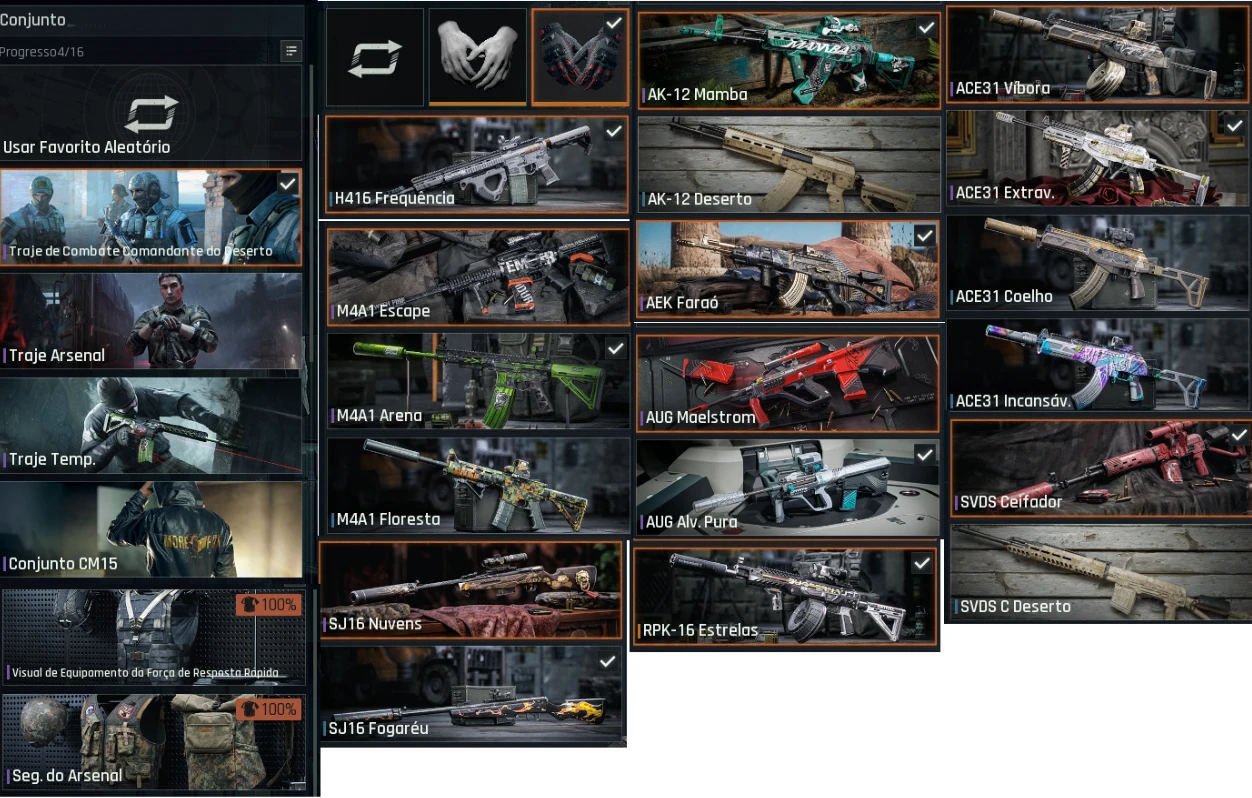This screenshot has height=798, width=1252.
Task: Select the H416 Frequência weapon skin
Action: coord(477,165)
